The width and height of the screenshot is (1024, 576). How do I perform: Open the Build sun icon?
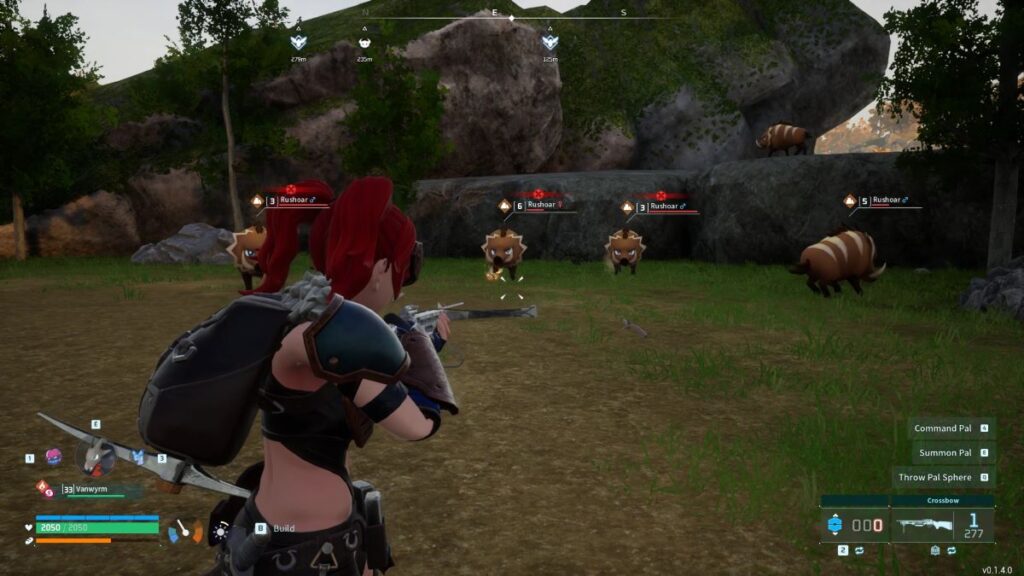tap(220, 532)
